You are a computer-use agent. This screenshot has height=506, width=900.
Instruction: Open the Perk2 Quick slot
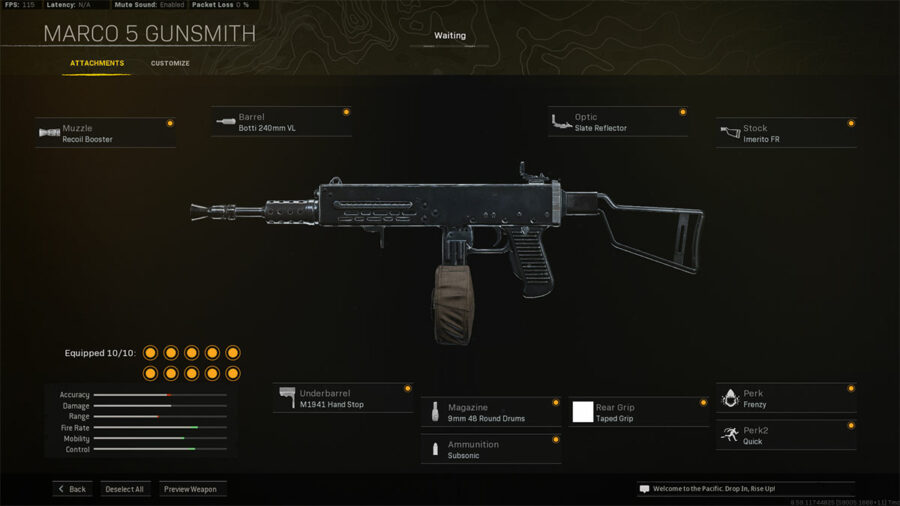tap(786, 435)
